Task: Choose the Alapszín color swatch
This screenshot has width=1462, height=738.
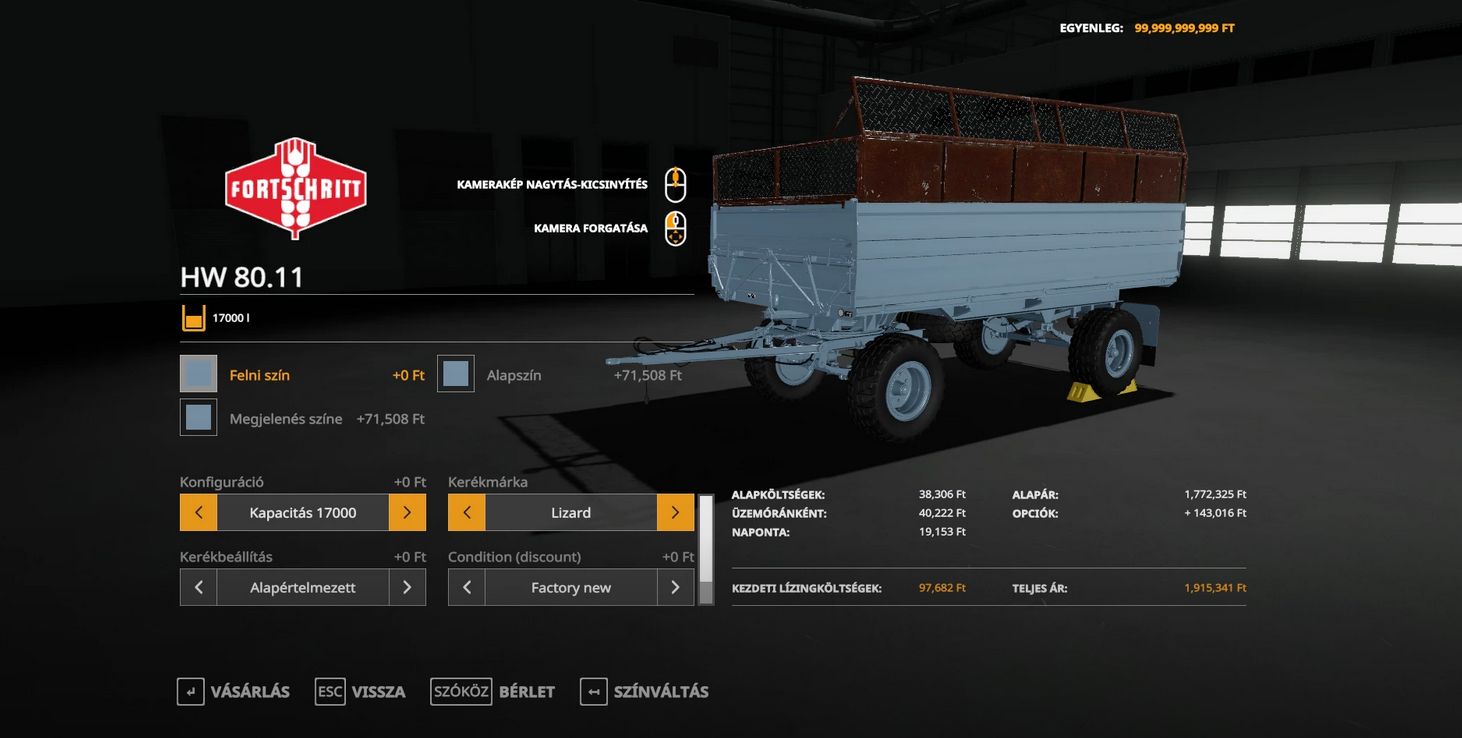Action: click(456, 374)
